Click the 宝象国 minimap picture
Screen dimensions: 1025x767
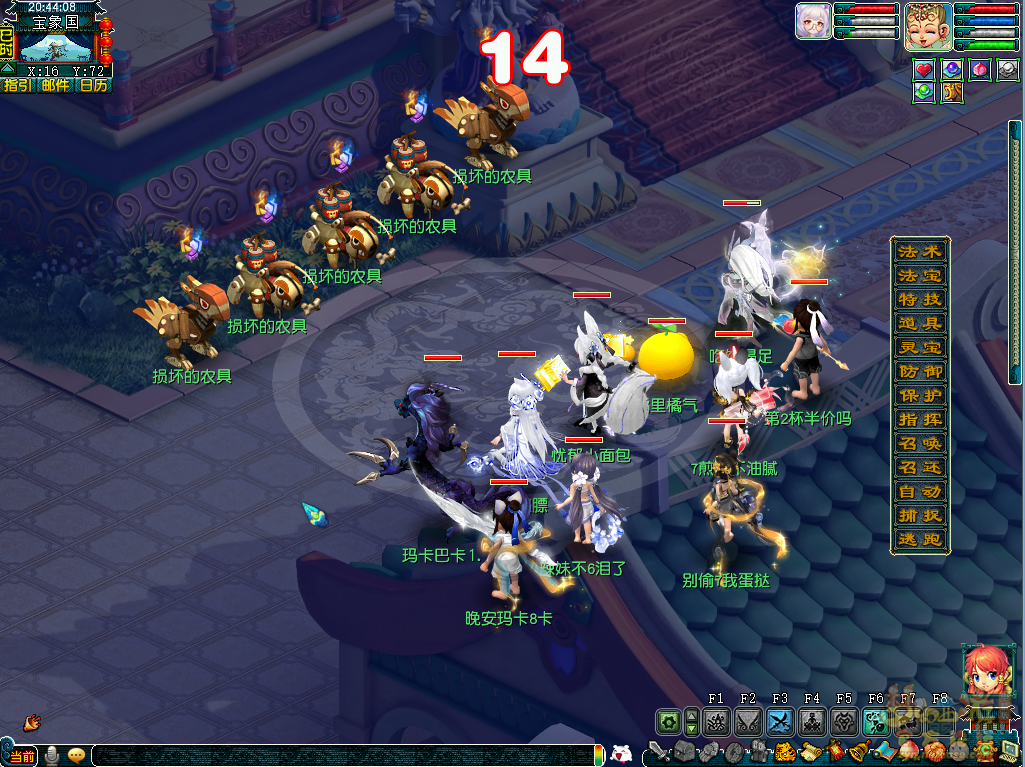tap(56, 47)
